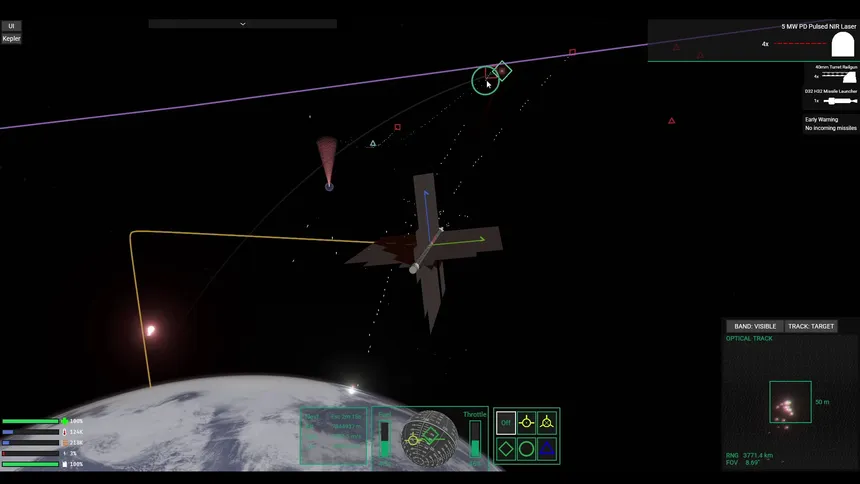The image size is (860, 484).
Task: Select the yellow prograde orientation icon
Action: coord(526,423)
